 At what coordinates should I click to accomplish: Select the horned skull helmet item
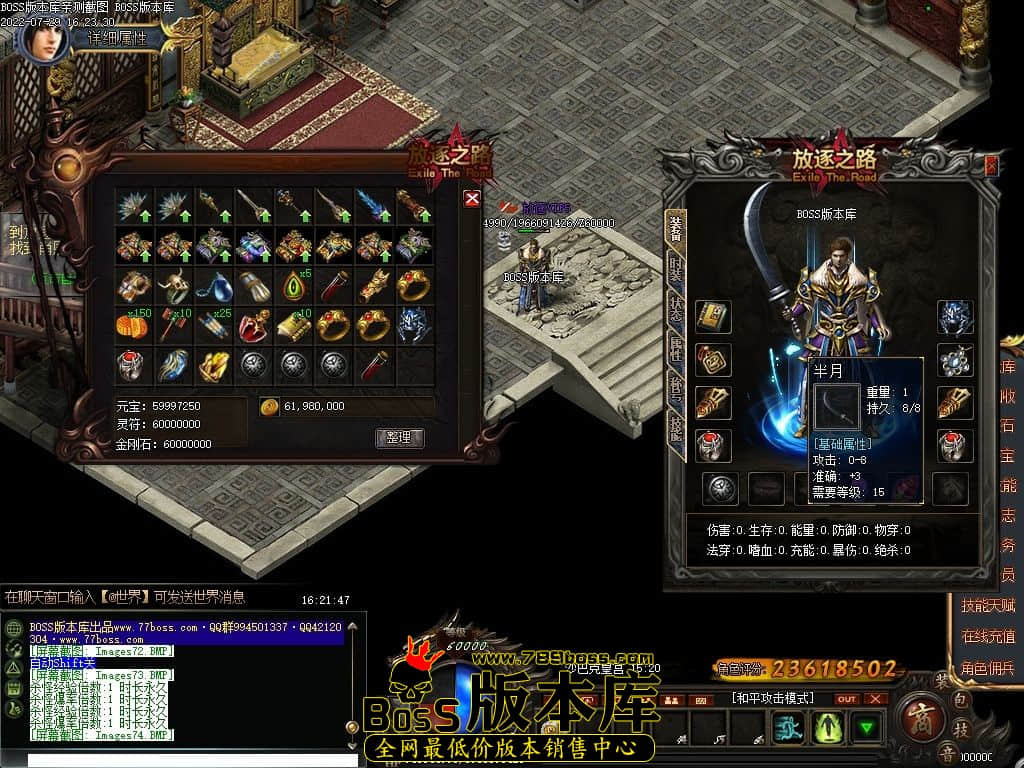pos(173,285)
